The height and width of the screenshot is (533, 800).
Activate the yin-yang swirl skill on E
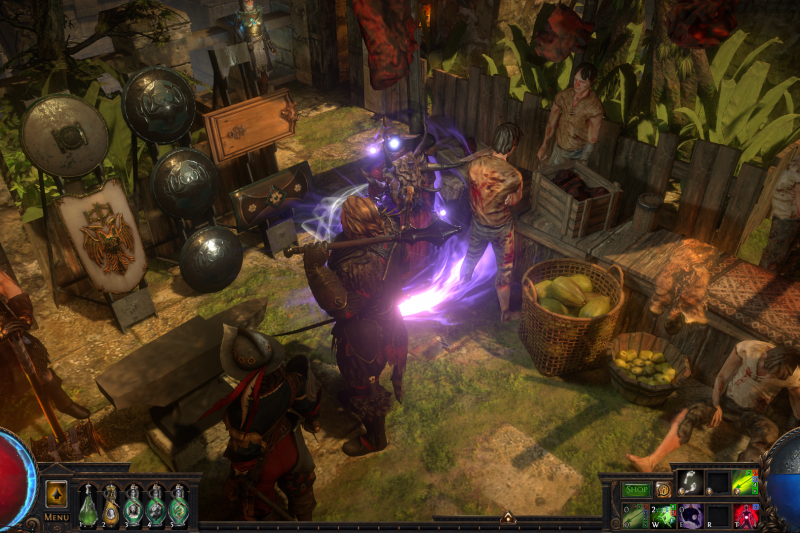coord(690,515)
